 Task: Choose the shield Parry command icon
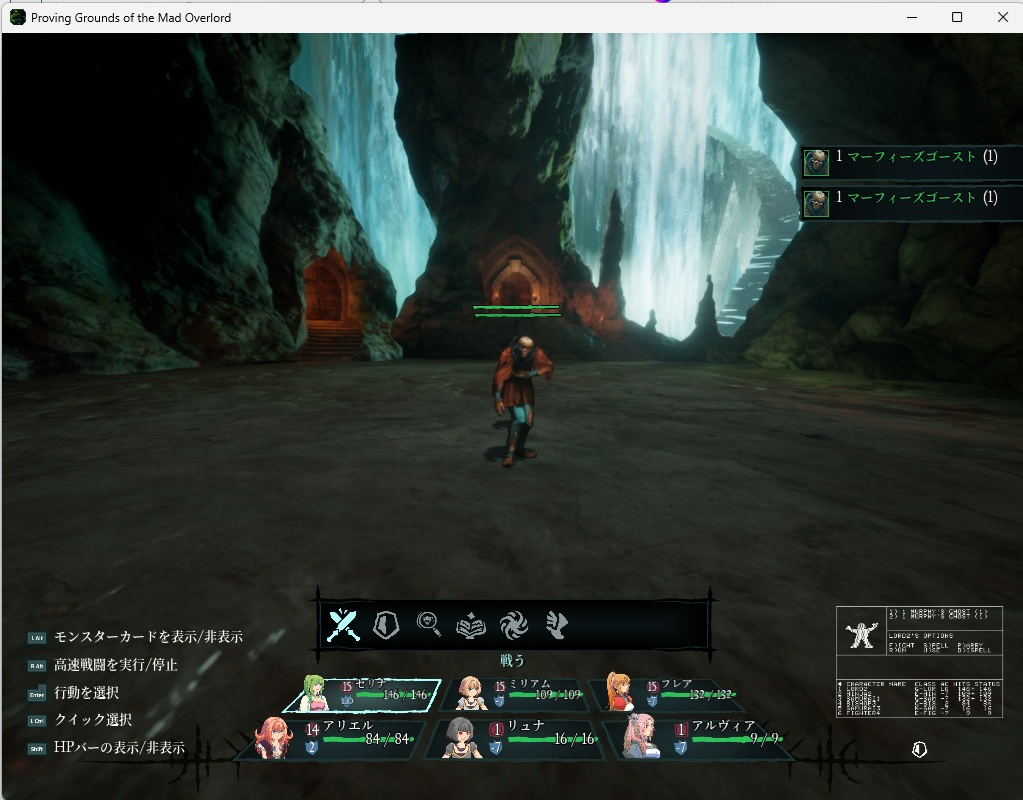pos(386,626)
